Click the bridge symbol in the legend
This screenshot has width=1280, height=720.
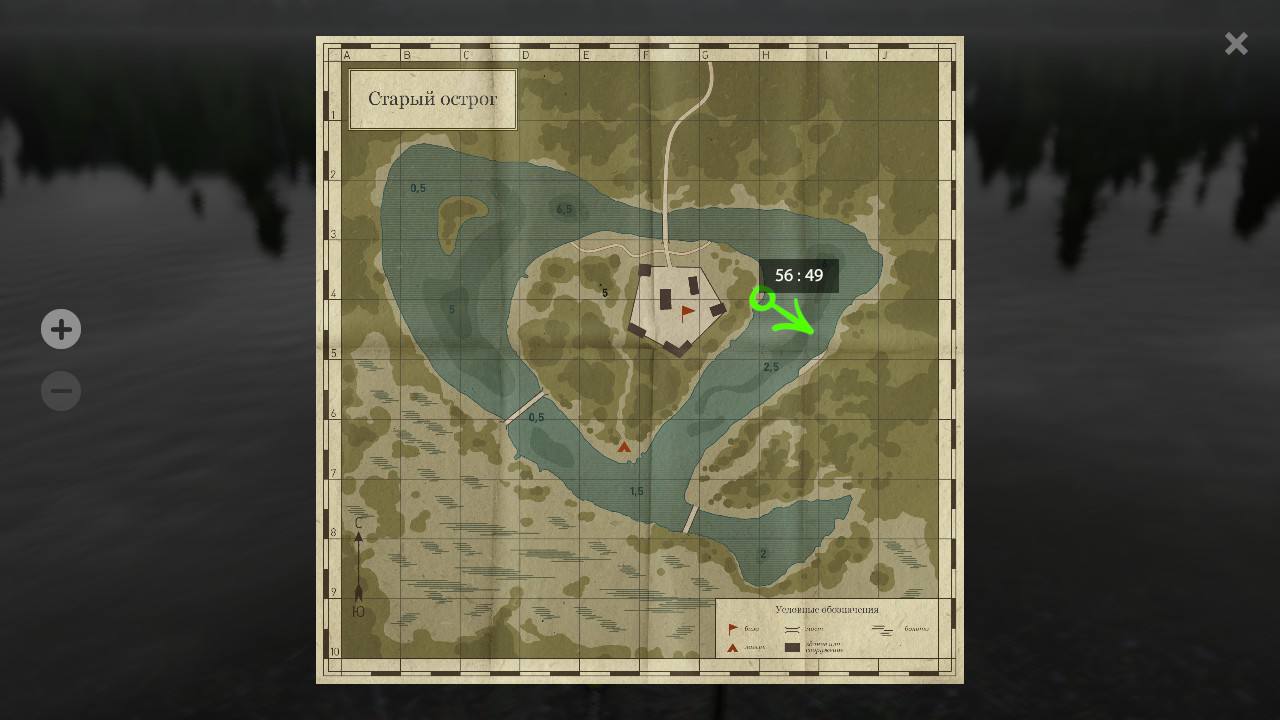792,628
